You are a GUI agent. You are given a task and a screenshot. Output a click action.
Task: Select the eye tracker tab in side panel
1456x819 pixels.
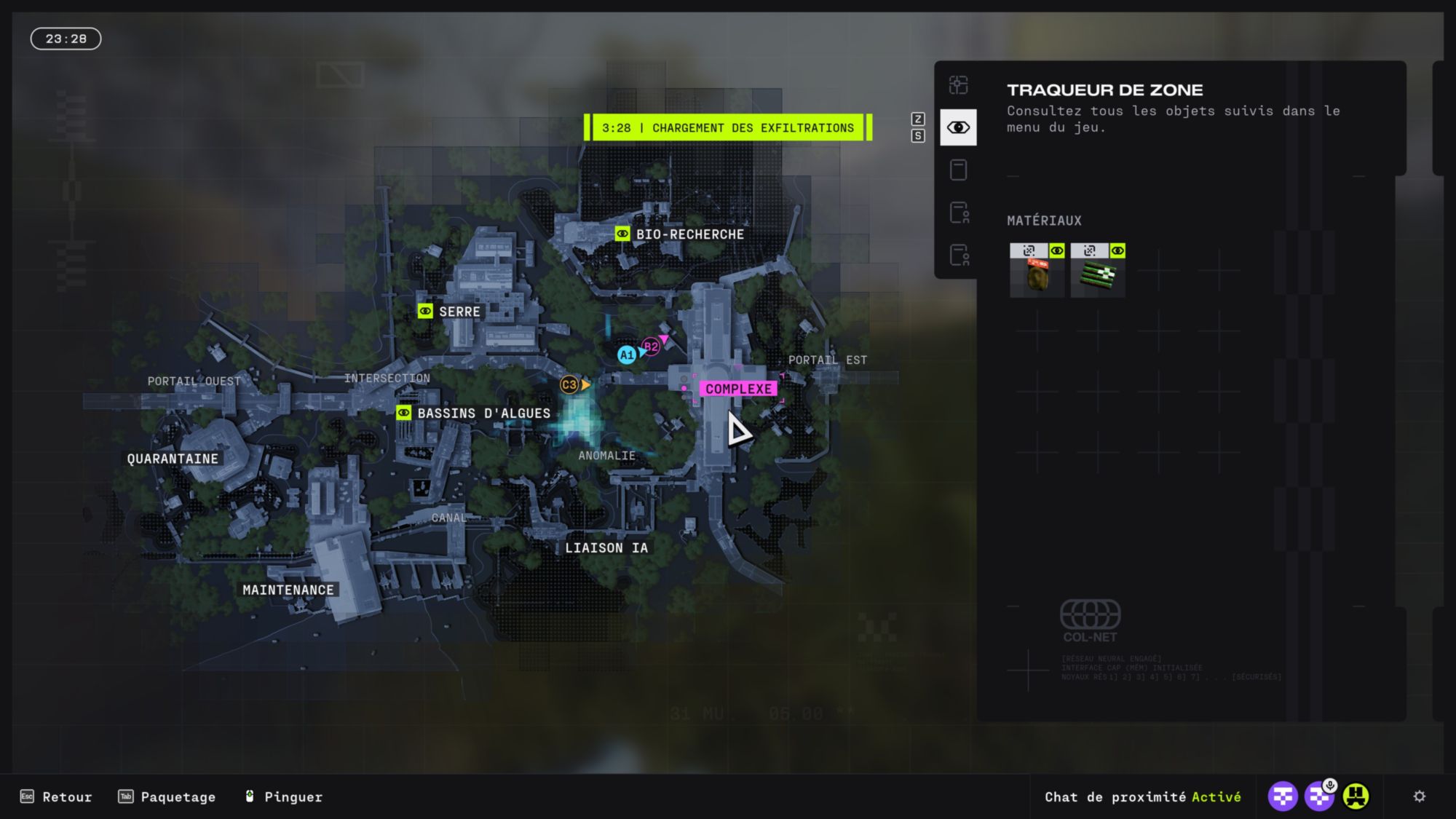[x=958, y=127]
